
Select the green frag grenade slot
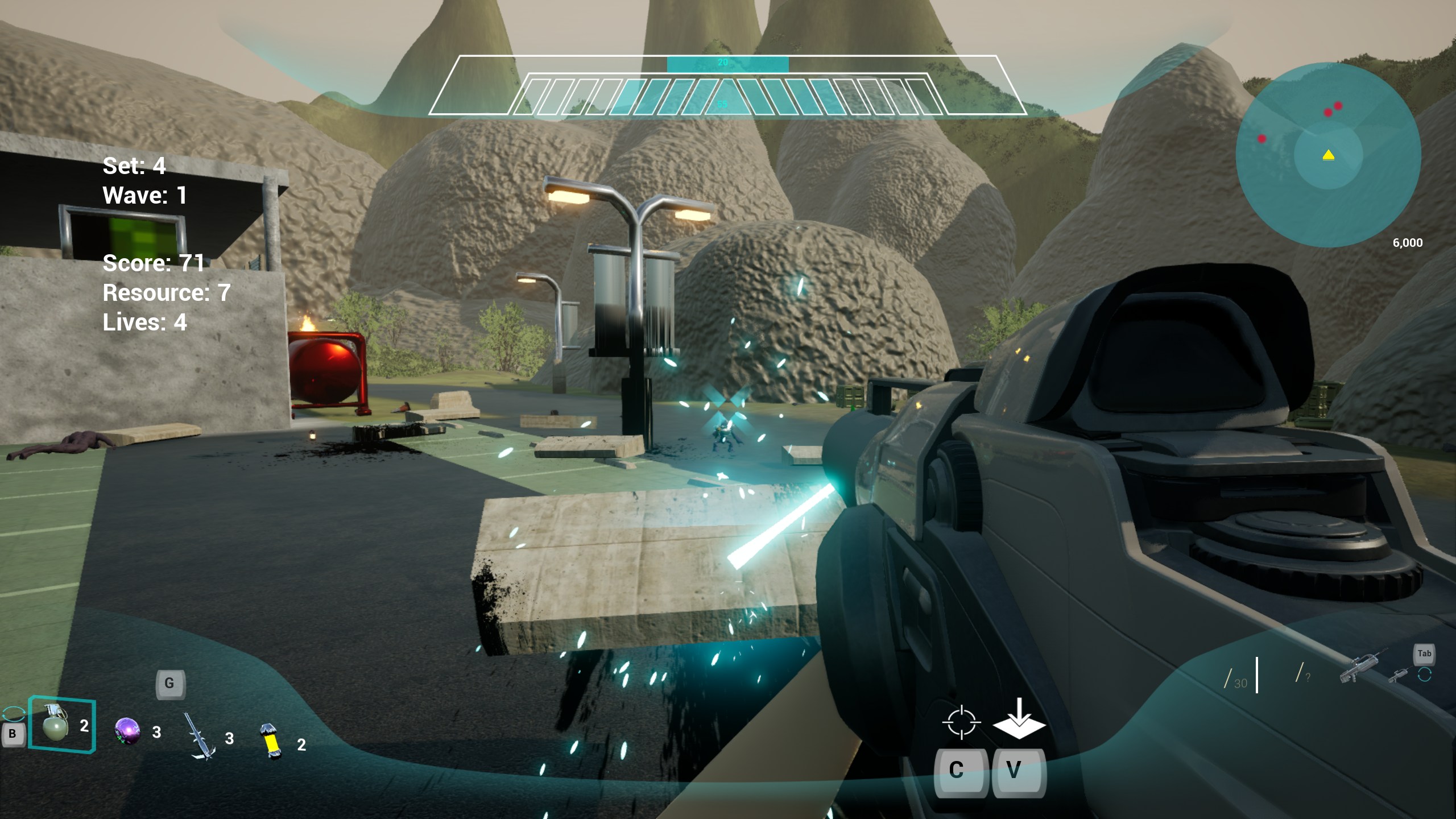(57, 723)
